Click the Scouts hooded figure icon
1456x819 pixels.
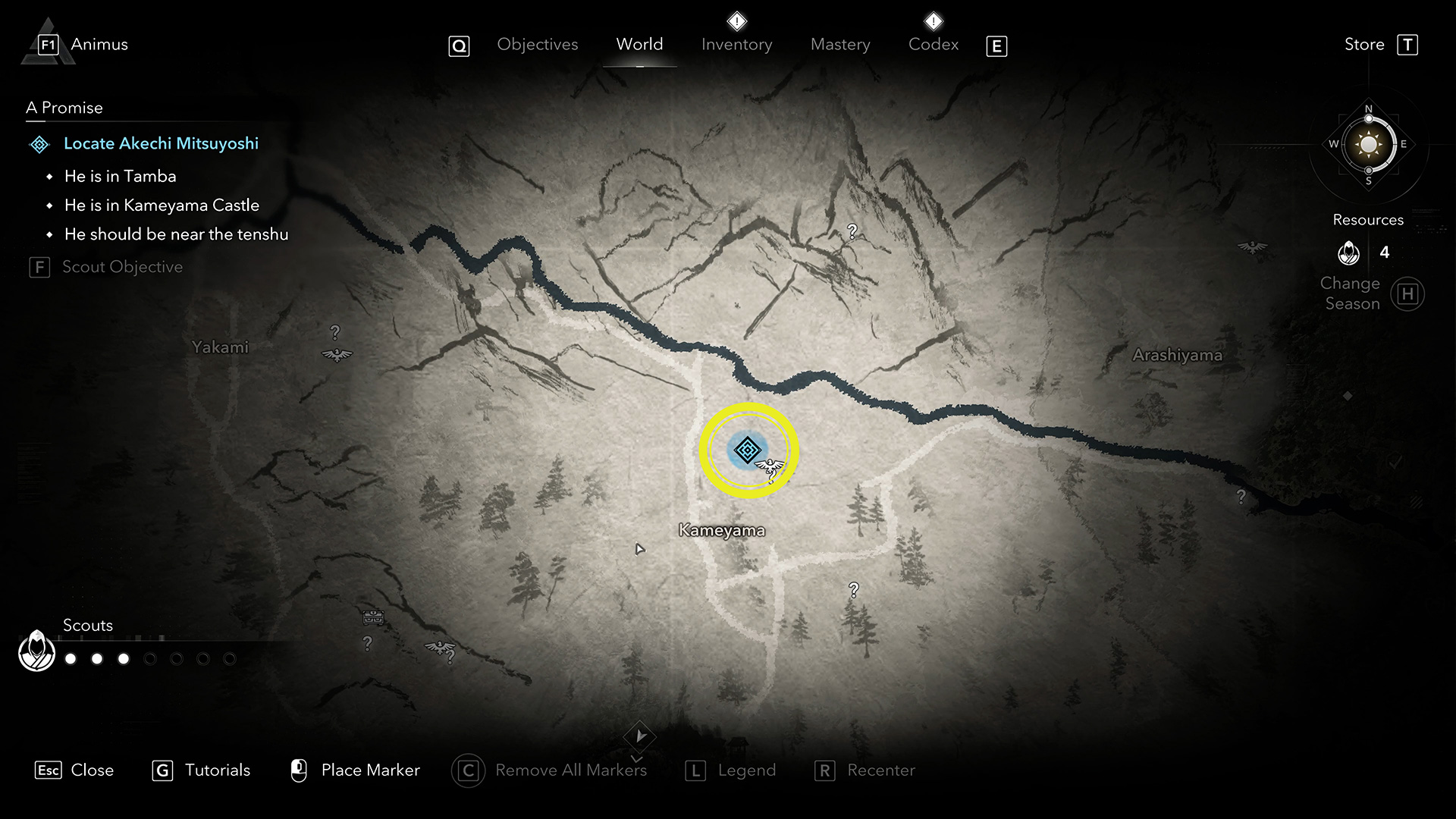tap(36, 651)
